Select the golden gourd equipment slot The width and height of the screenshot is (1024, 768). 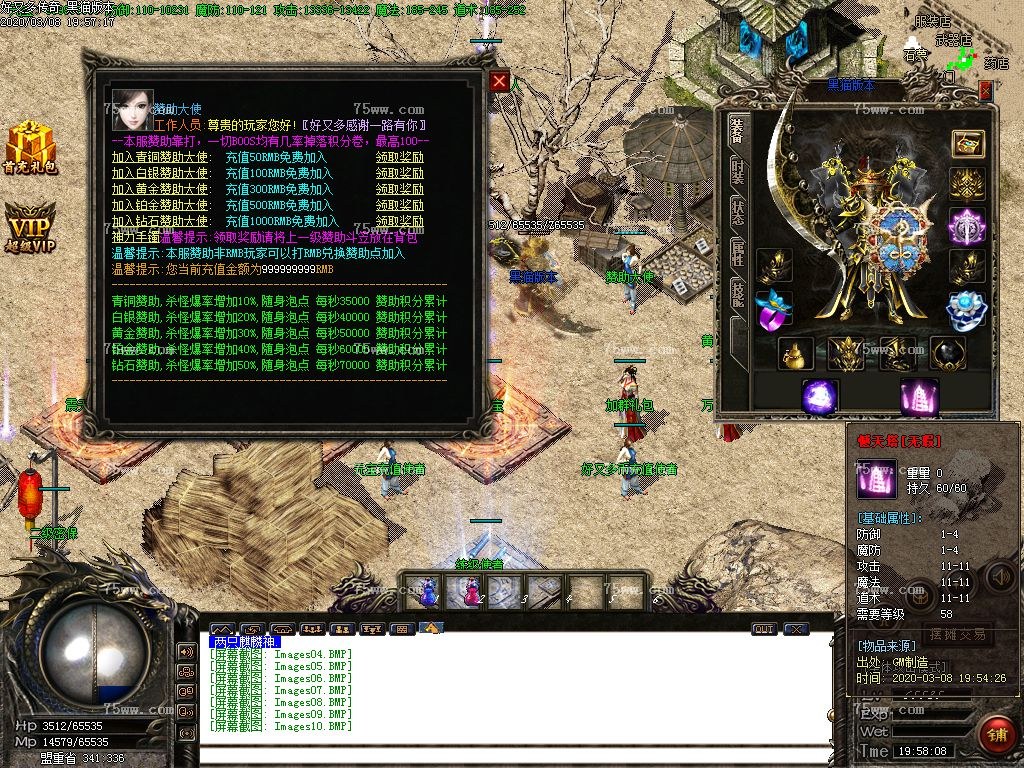point(796,354)
